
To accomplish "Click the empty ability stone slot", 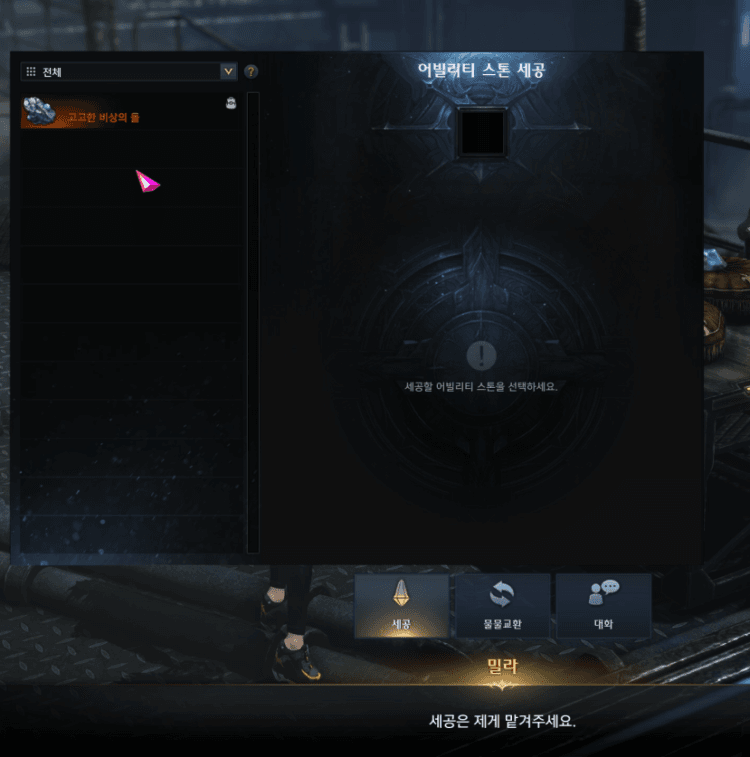I will 482,133.
